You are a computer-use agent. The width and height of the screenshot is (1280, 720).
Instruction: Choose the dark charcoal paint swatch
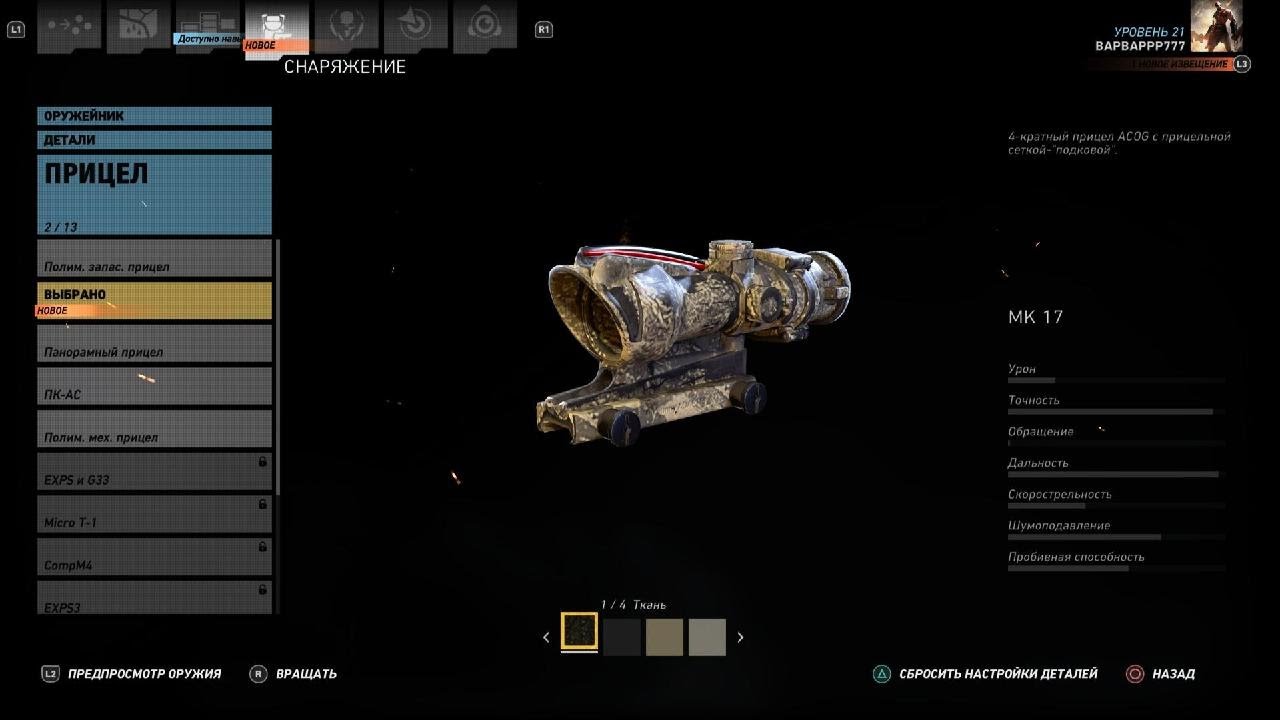tap(622, 637)
